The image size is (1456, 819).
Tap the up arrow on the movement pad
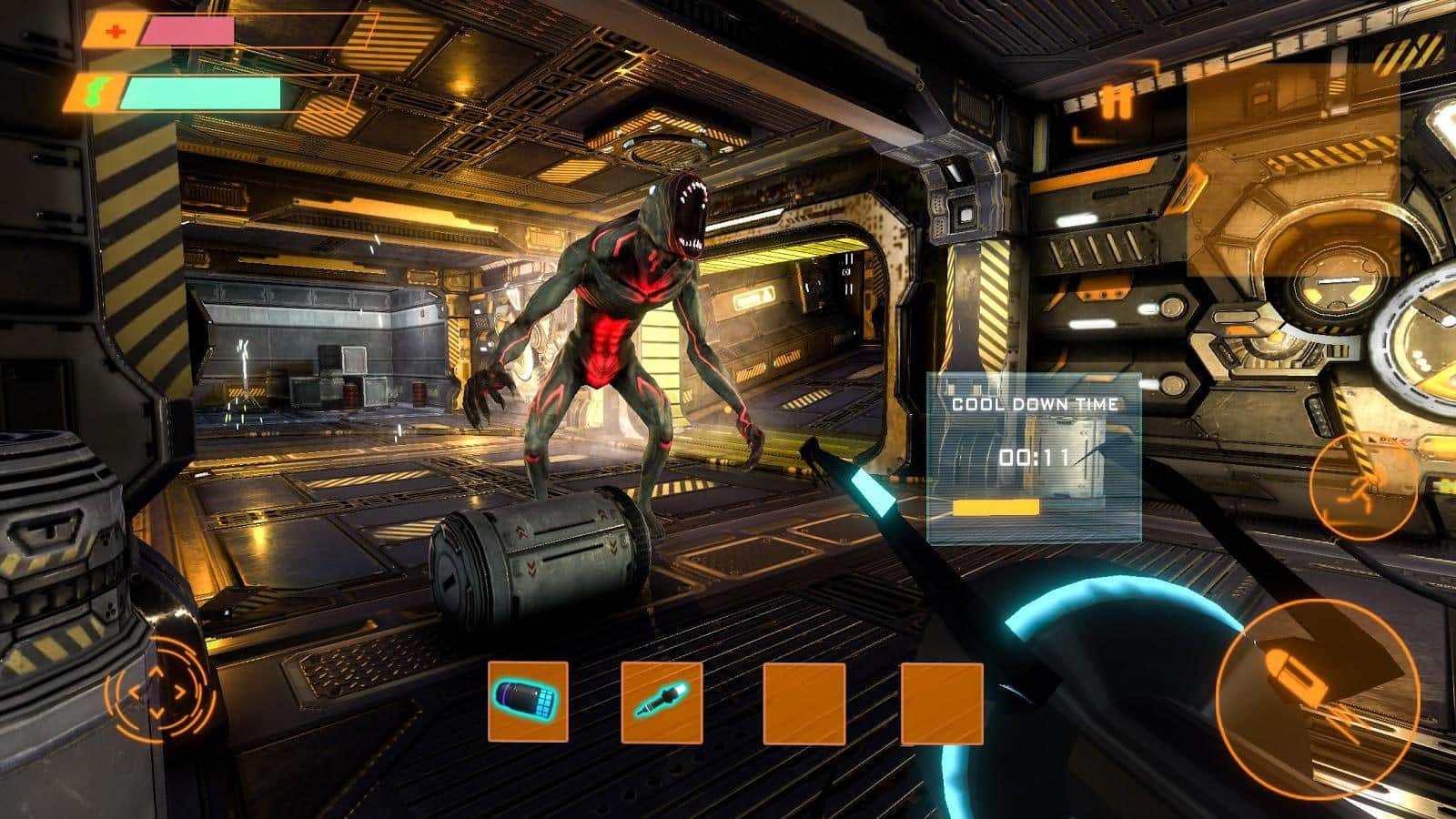tap(157, 672)
